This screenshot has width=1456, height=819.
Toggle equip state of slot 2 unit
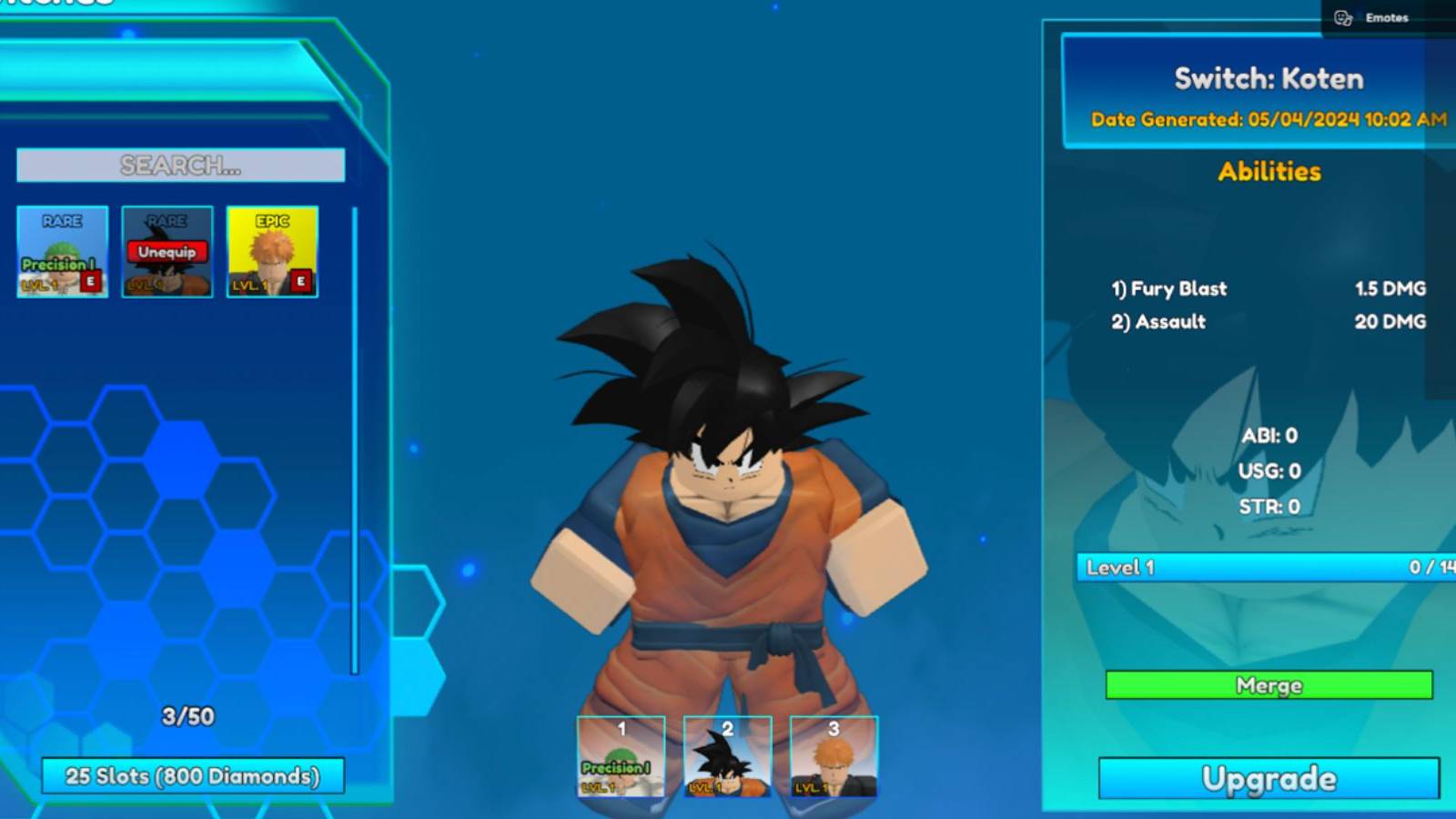725,760
